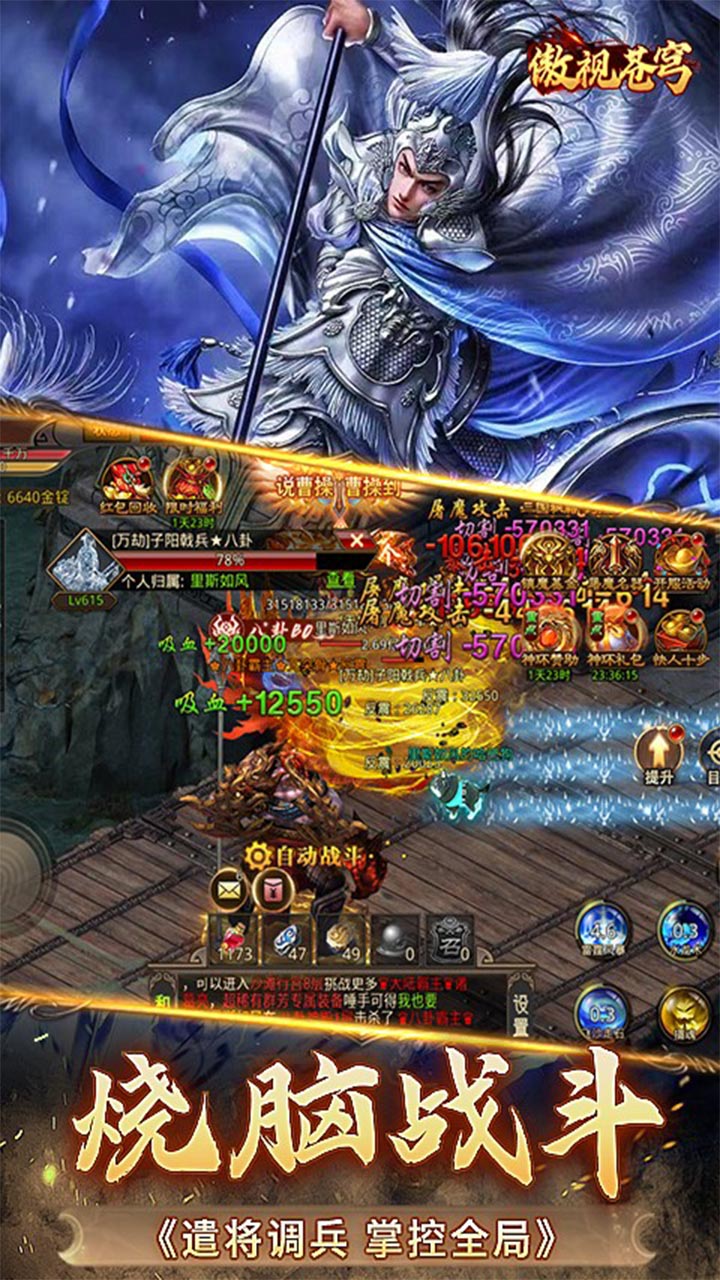Open the 神坏赞助 sponsorship icon
Viewport: 720px width, 1280px height.
549,630
